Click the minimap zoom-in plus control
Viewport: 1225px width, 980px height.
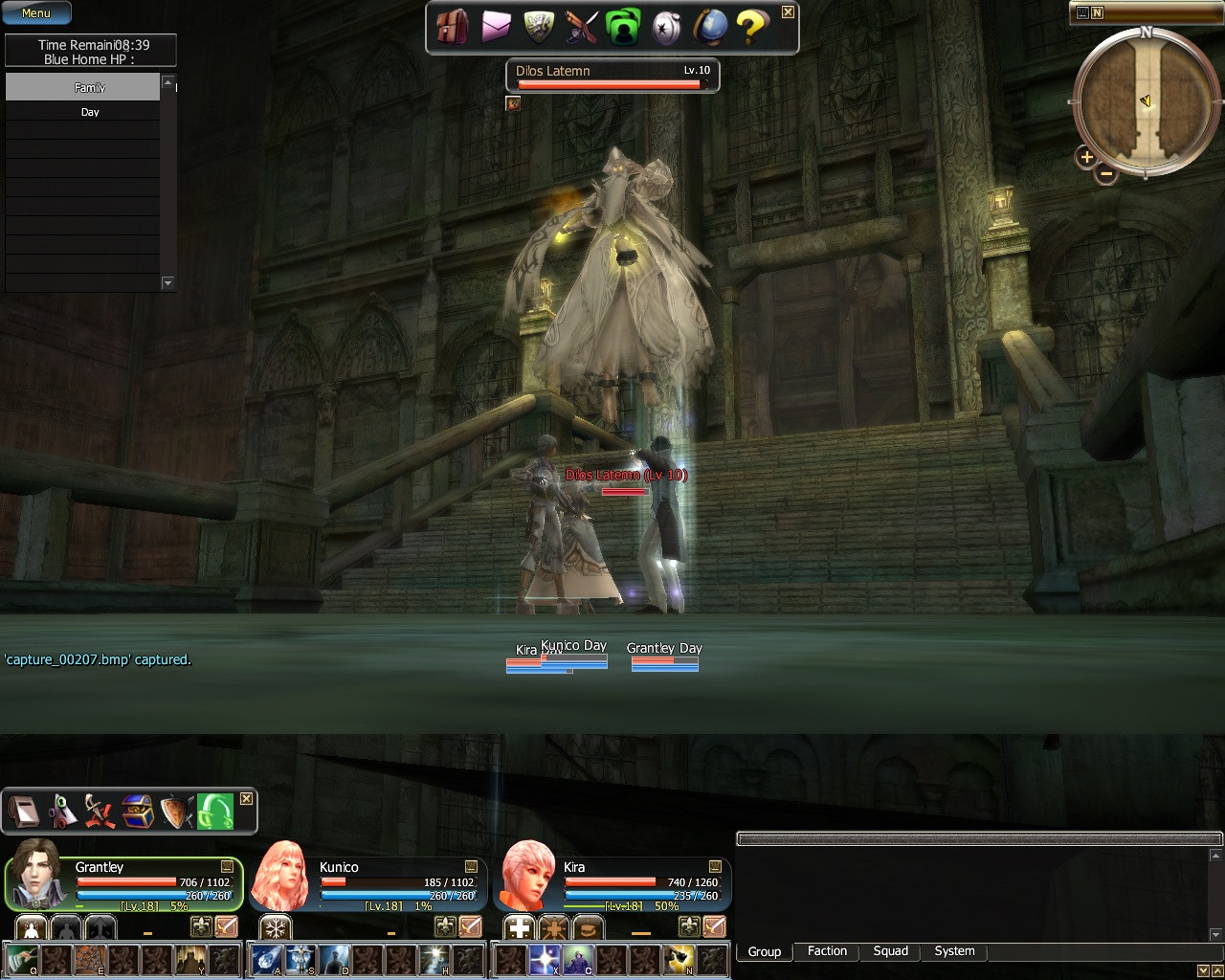tap(1086, 158)
